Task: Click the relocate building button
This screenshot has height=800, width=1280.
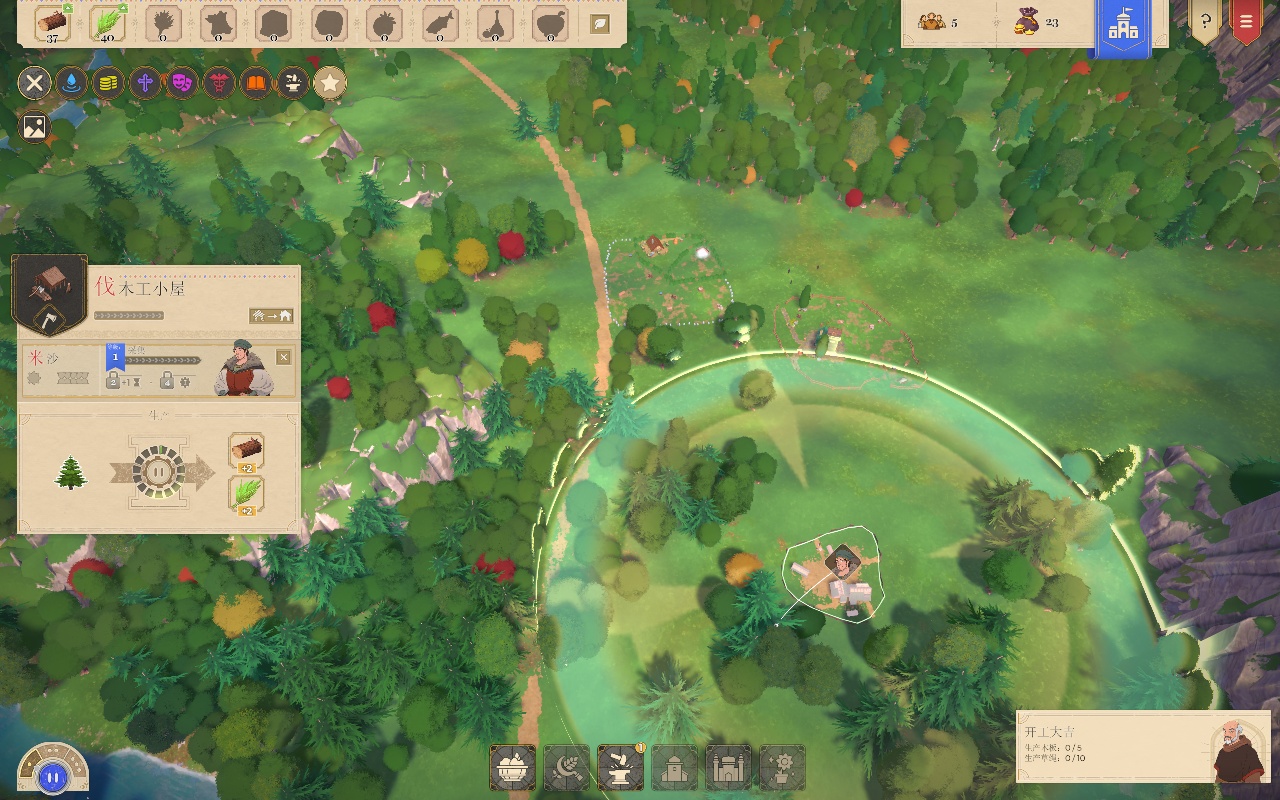Action: pos(272,316)
